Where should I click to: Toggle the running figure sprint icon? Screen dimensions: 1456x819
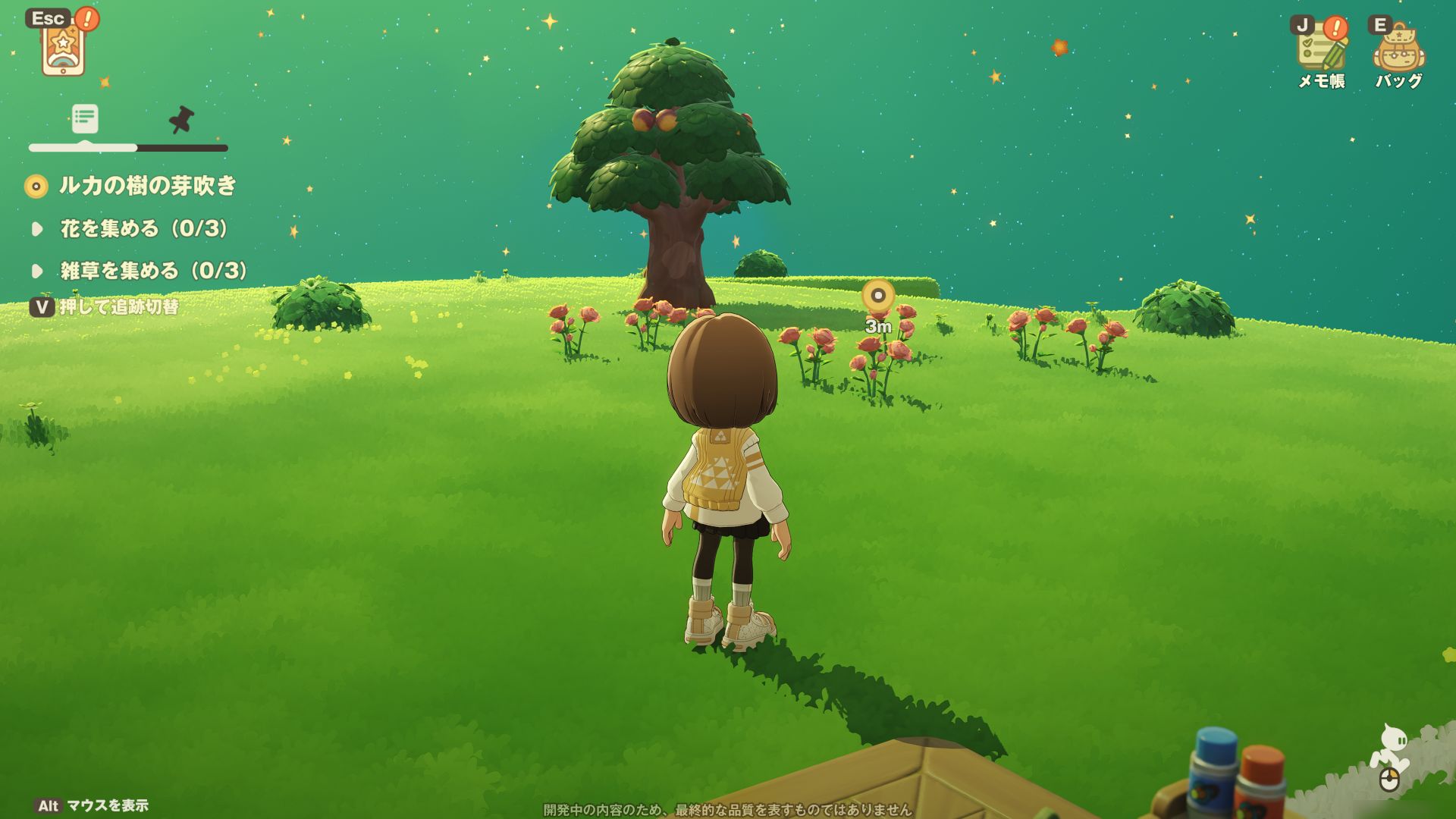point(1391,753)
